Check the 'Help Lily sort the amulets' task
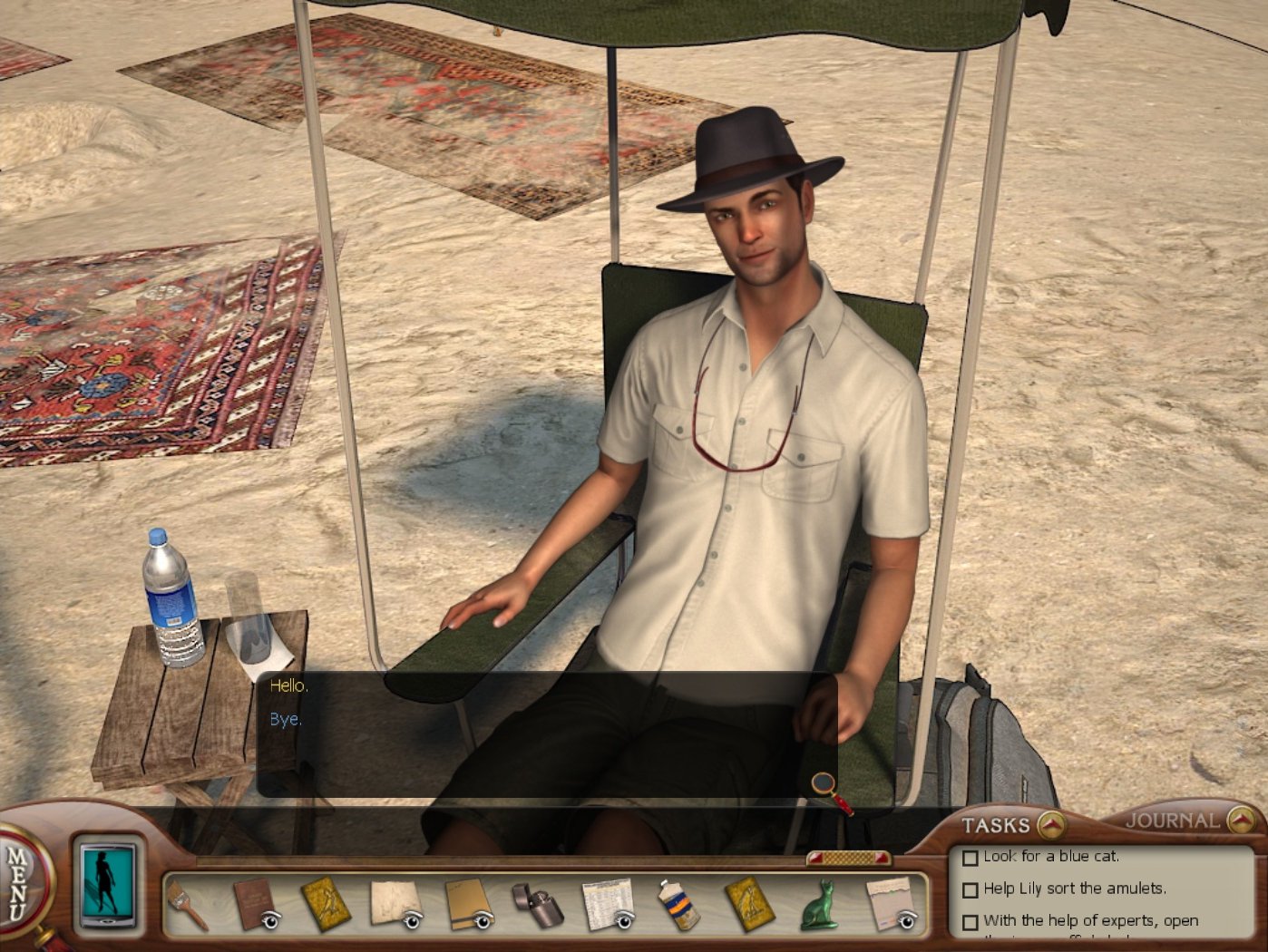The width and height of the screenshot is (1268, 952). pyautogui.click(x=970, y=889)
